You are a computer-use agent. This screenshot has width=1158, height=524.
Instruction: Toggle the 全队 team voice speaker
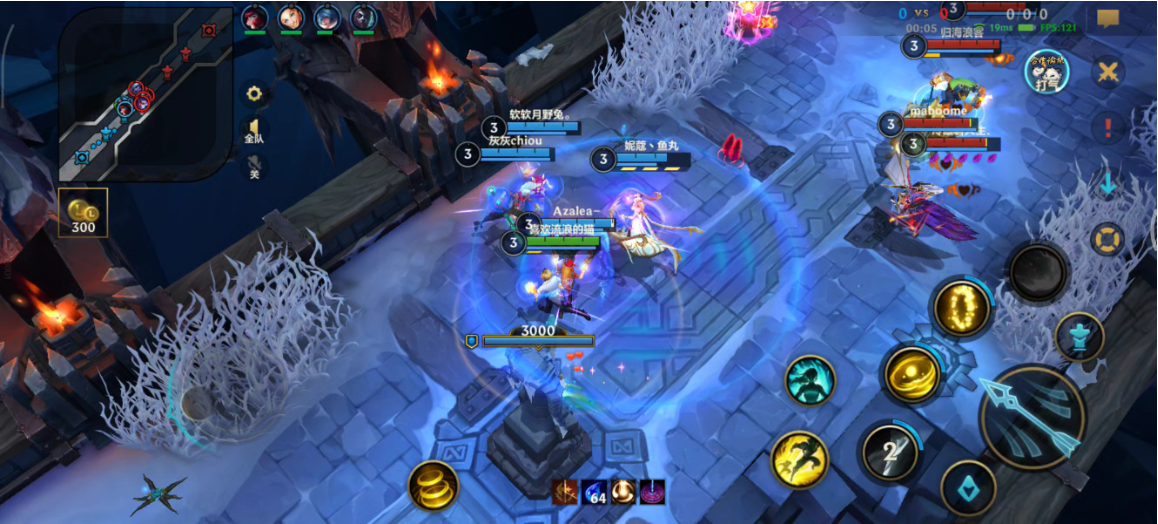[x=254, y=131]
